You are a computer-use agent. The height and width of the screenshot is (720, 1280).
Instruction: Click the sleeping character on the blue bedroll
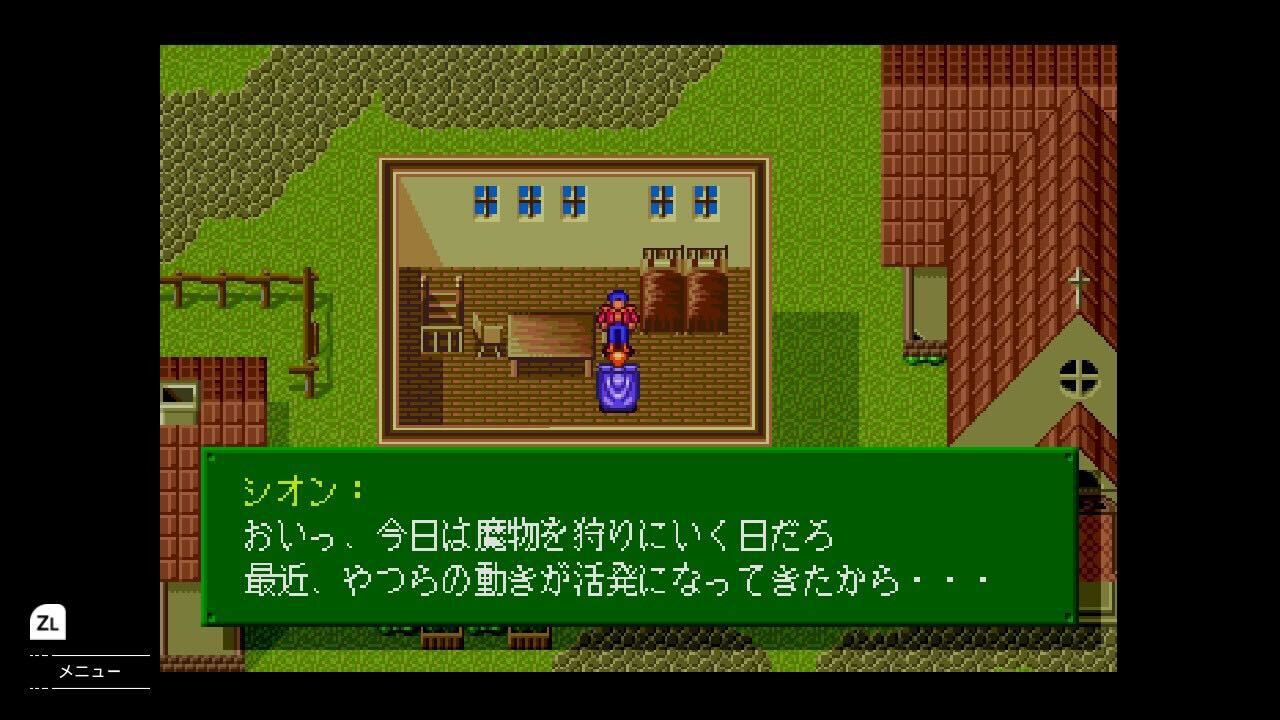click(617, 390)
